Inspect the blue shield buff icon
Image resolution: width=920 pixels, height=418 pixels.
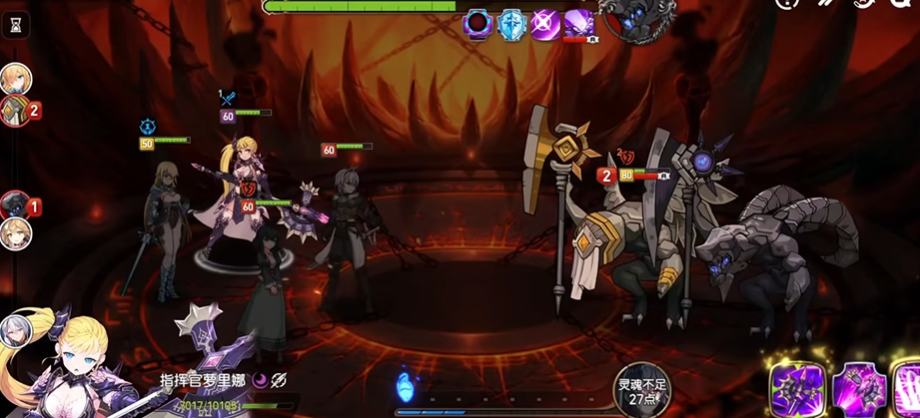[511, 23]
